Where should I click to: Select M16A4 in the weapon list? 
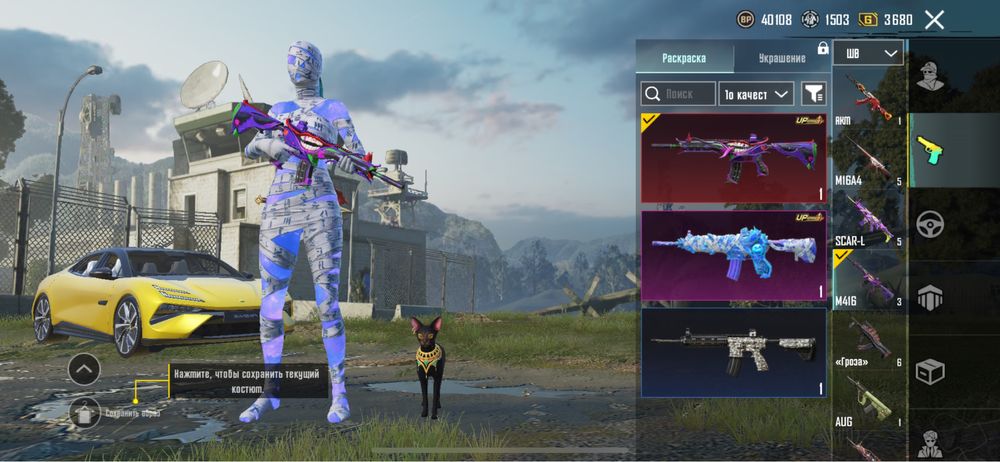(x=868, y=160)
